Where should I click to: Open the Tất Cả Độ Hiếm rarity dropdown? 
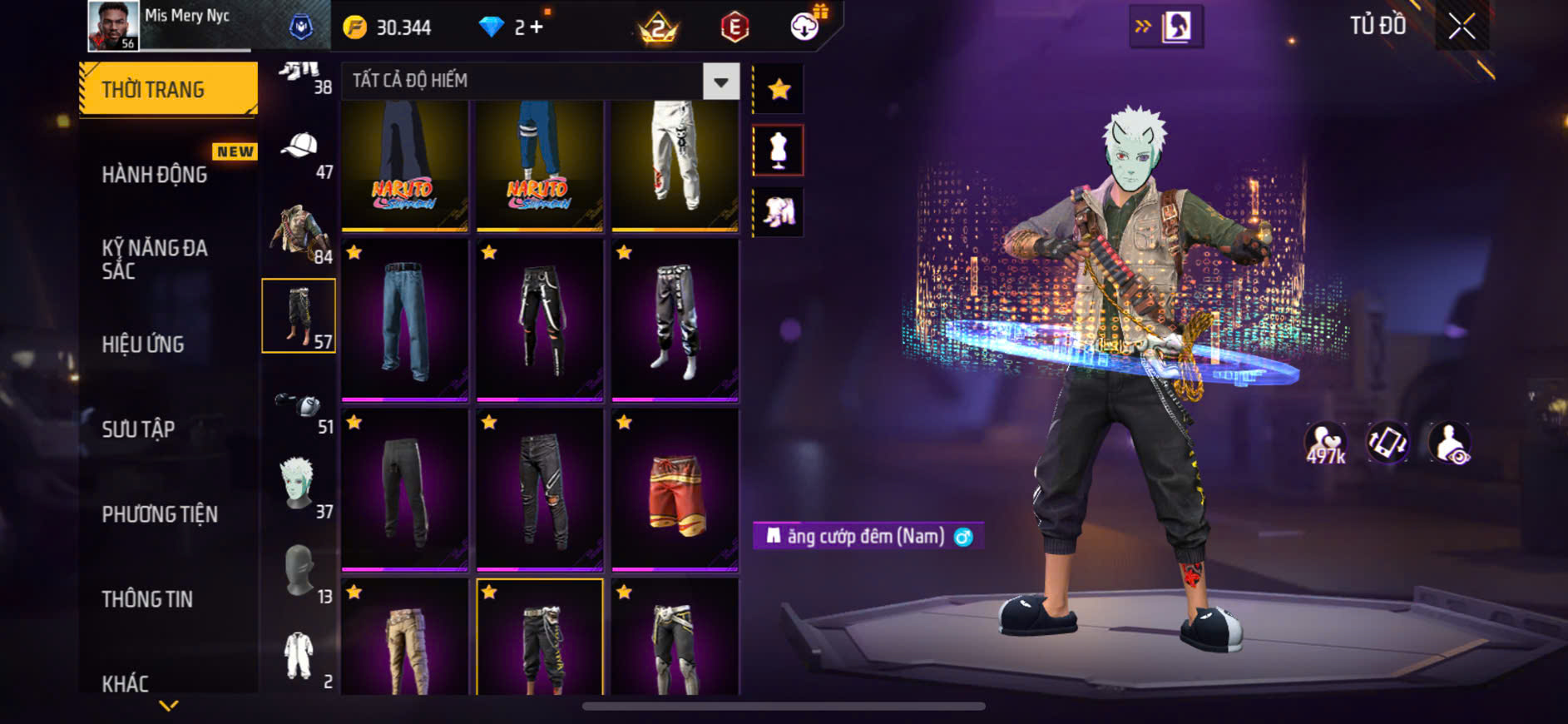720,82
